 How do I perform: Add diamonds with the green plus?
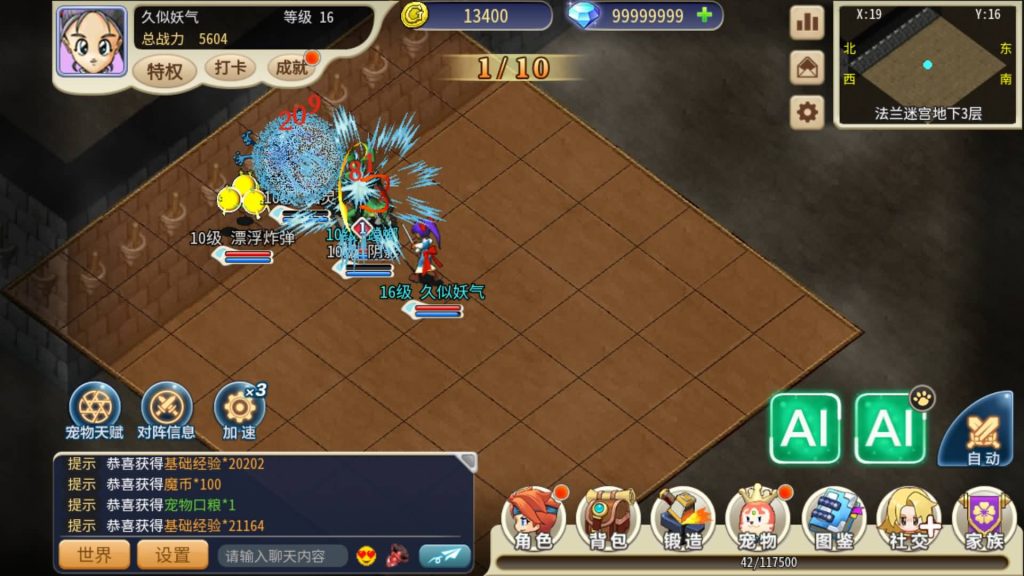tap(705, 15)
